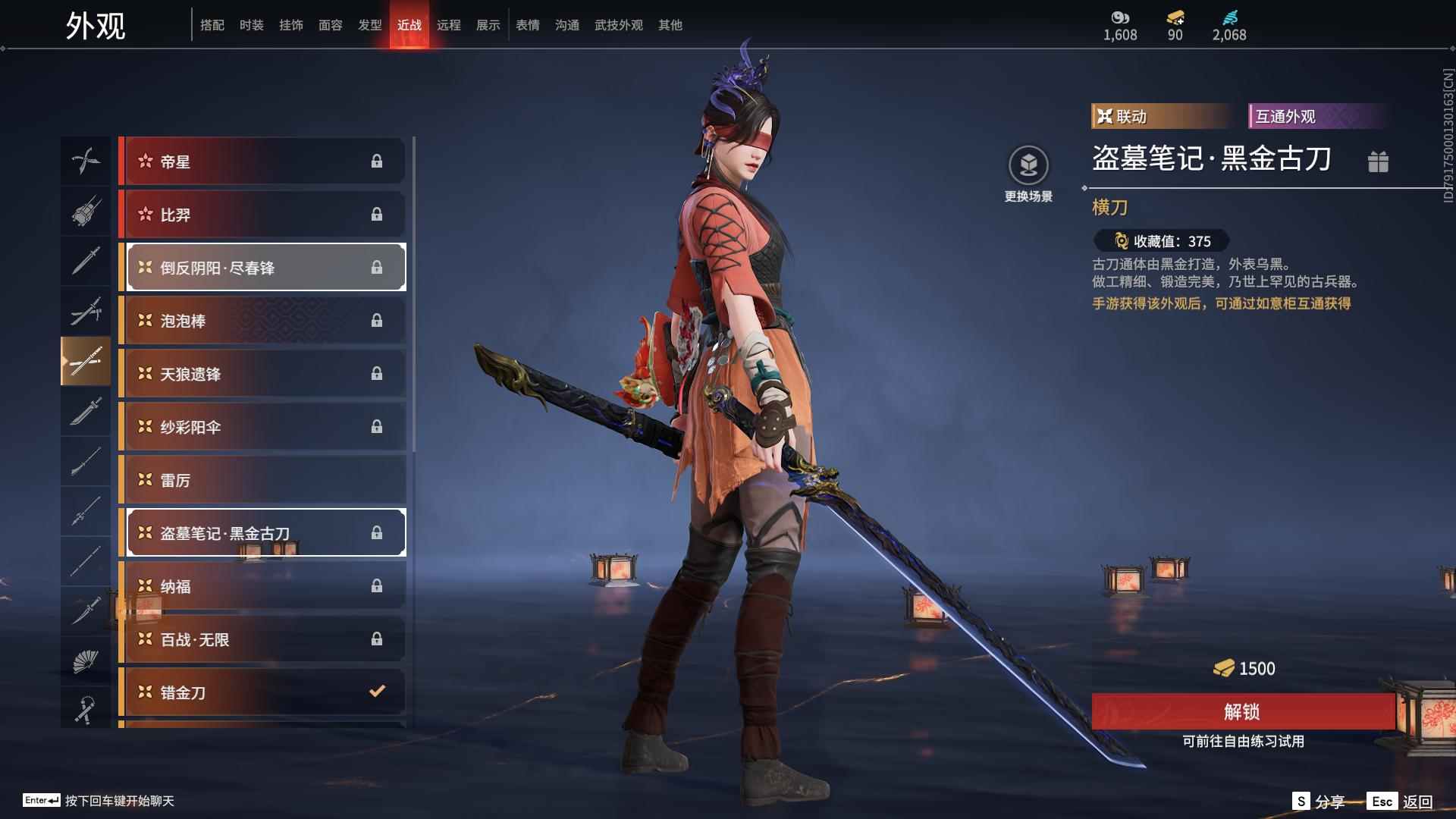Click the 分享 share button
1456x819 pixels.
click(1319, 802)
